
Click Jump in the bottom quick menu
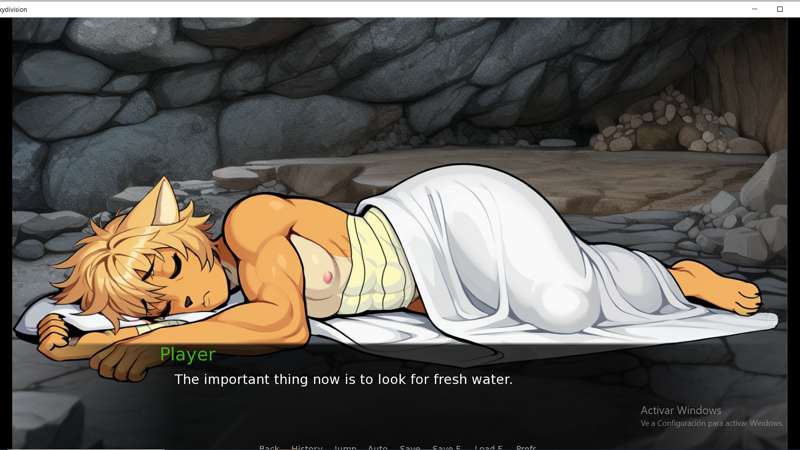[x=344, y=447]
